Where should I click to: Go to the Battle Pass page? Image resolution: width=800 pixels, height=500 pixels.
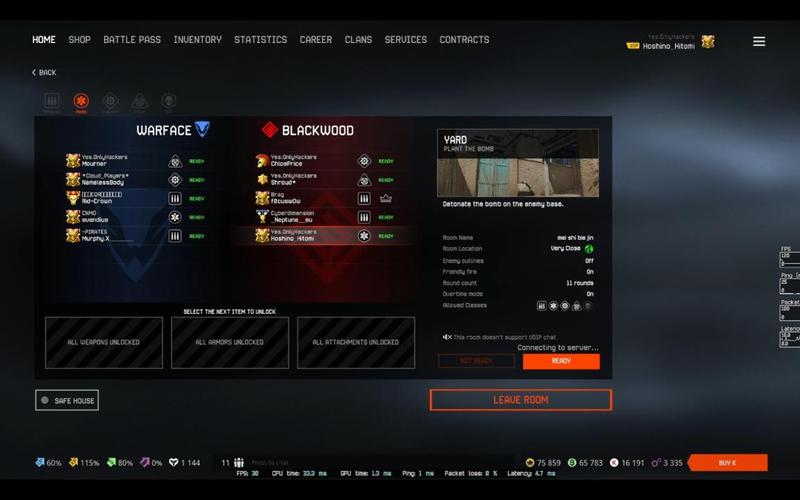(132, 40)
